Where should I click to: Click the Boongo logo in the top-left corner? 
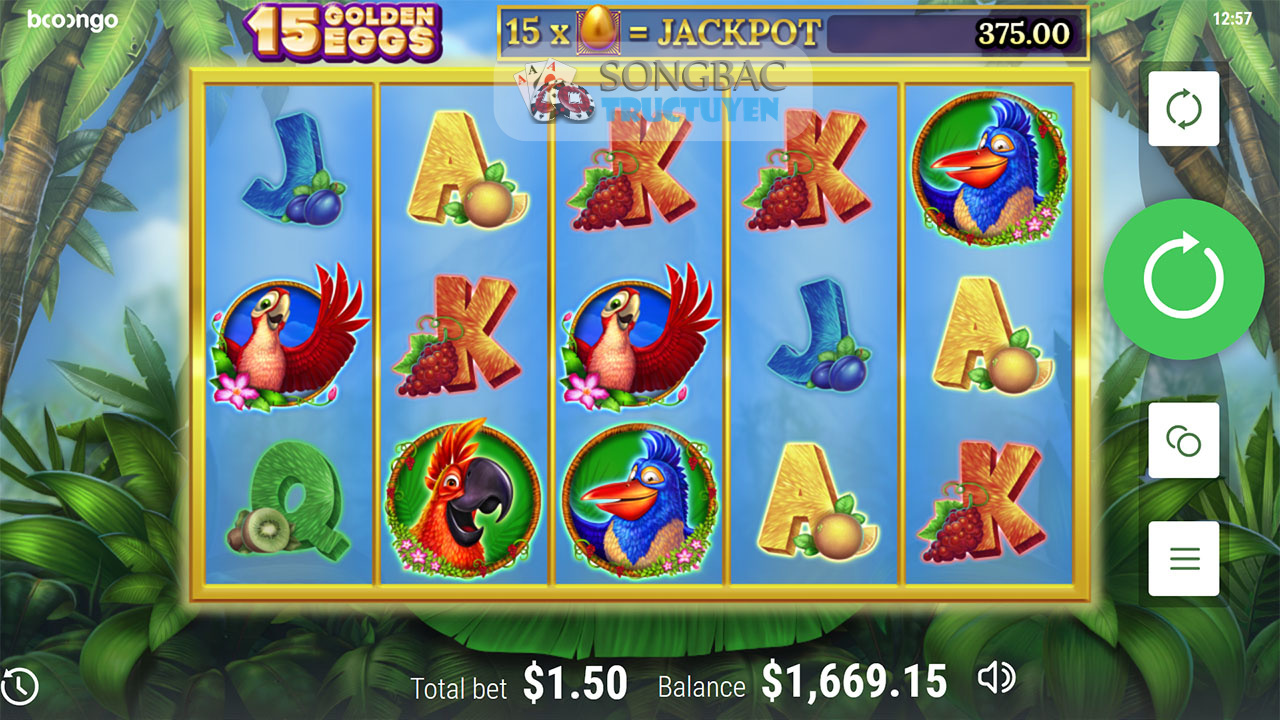coord(70,19)
